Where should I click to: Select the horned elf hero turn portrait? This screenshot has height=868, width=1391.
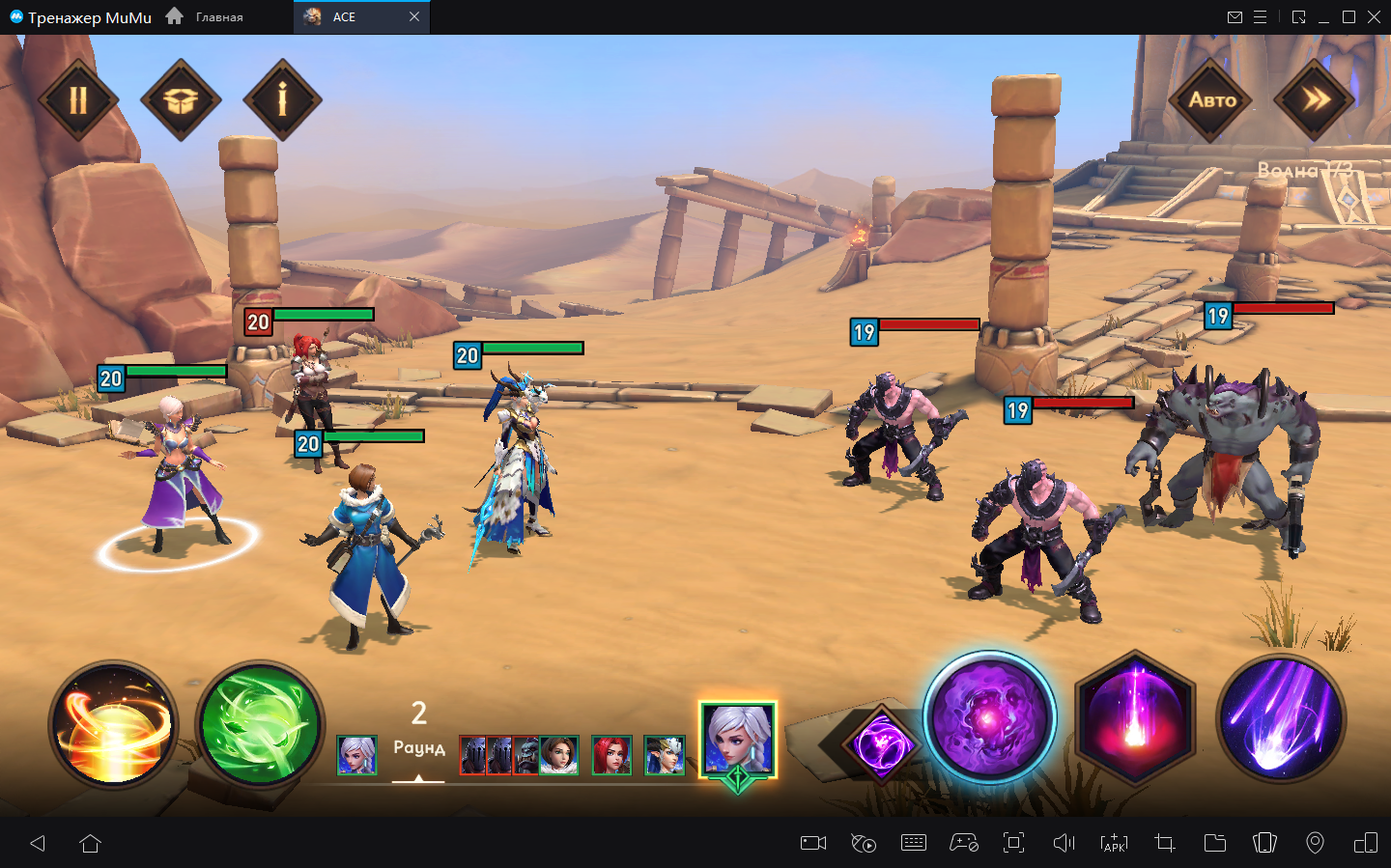click(665, 755)
